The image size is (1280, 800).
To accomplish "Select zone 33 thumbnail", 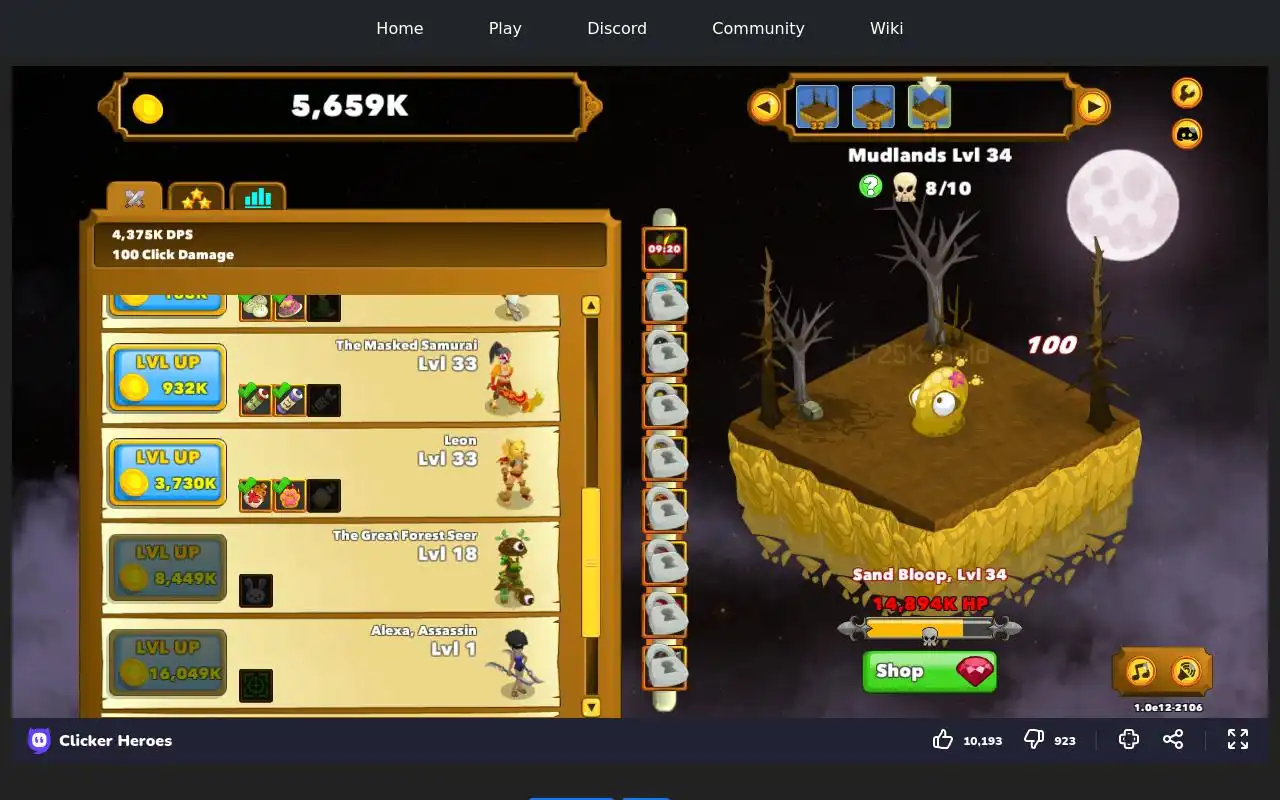I will pos(873,107).
